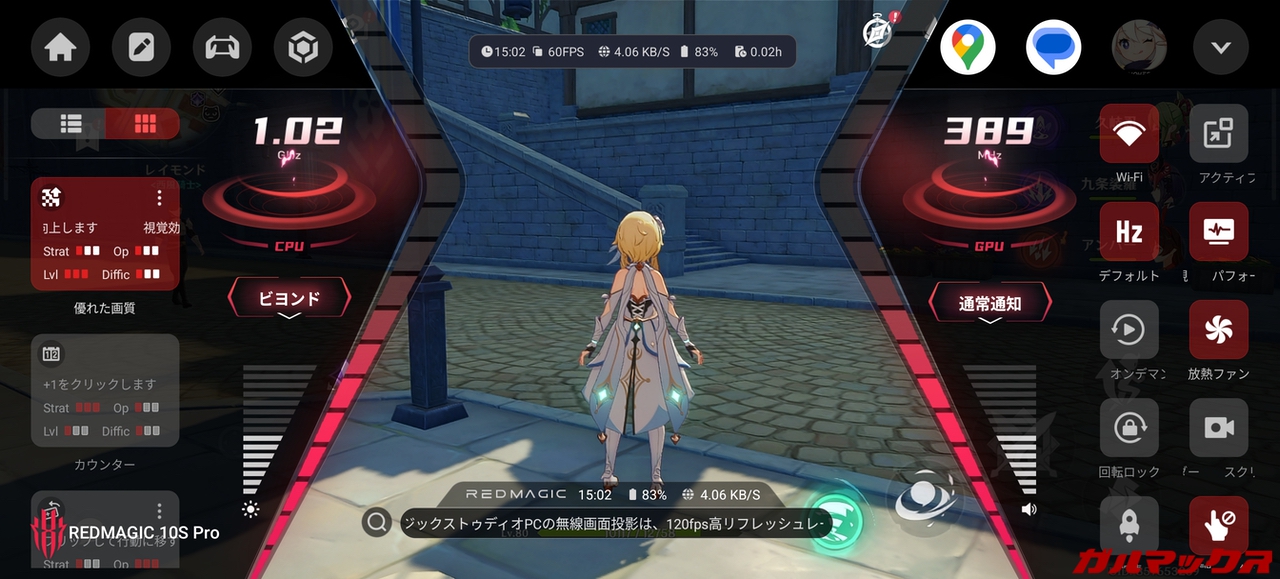
Task: Open the 通常通知 notification mode selector
Action: coord(990,303)
